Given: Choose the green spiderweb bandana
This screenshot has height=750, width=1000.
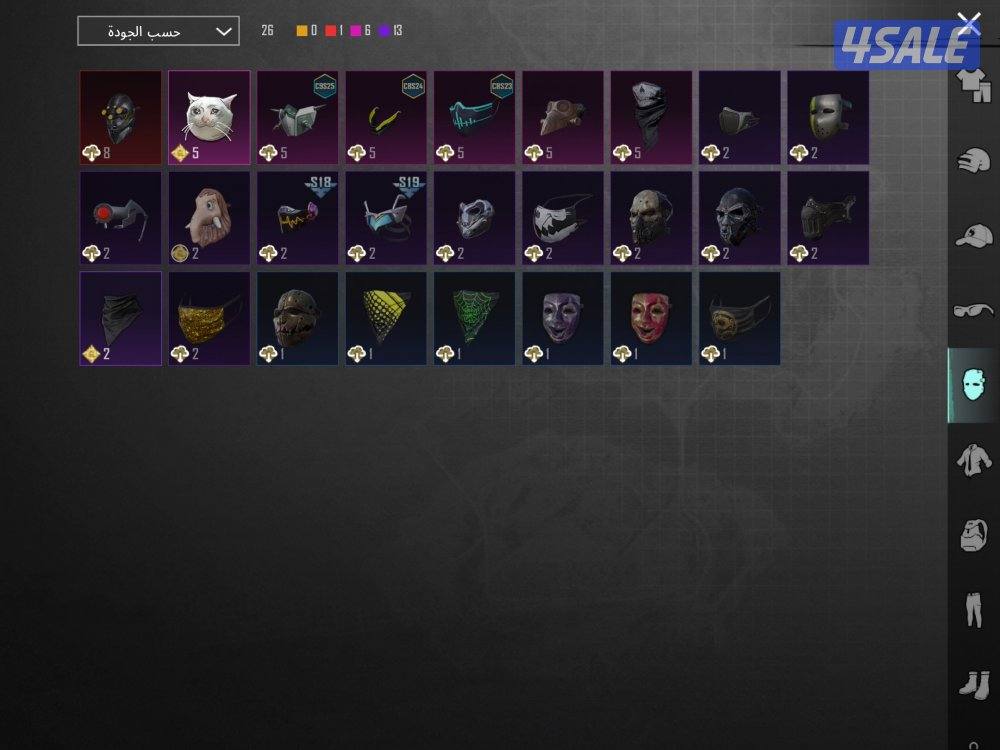Looking at the screenshot, I should click(474, 318).
